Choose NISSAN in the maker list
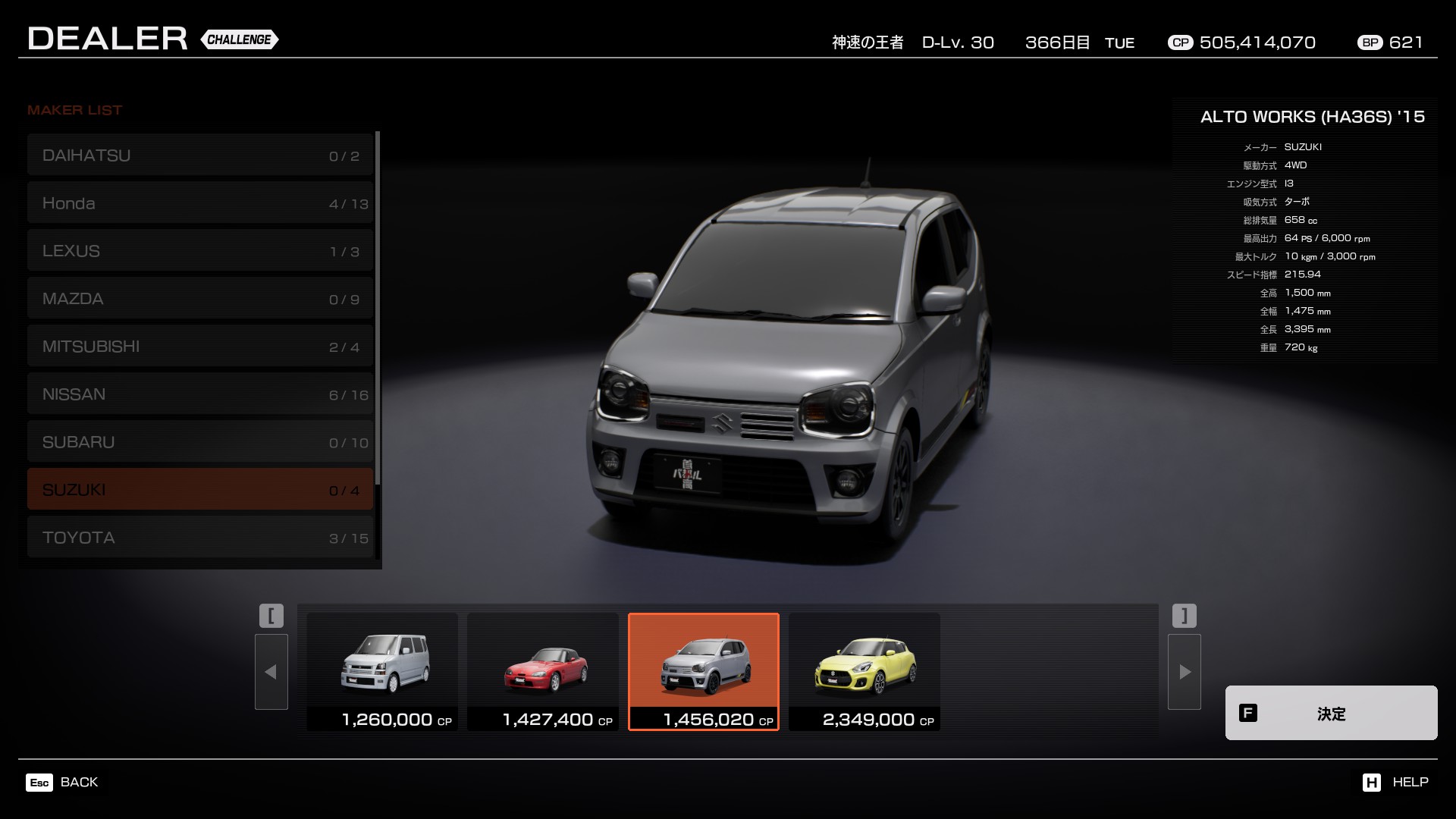The image size is (1456, 819). click(200, 394)
